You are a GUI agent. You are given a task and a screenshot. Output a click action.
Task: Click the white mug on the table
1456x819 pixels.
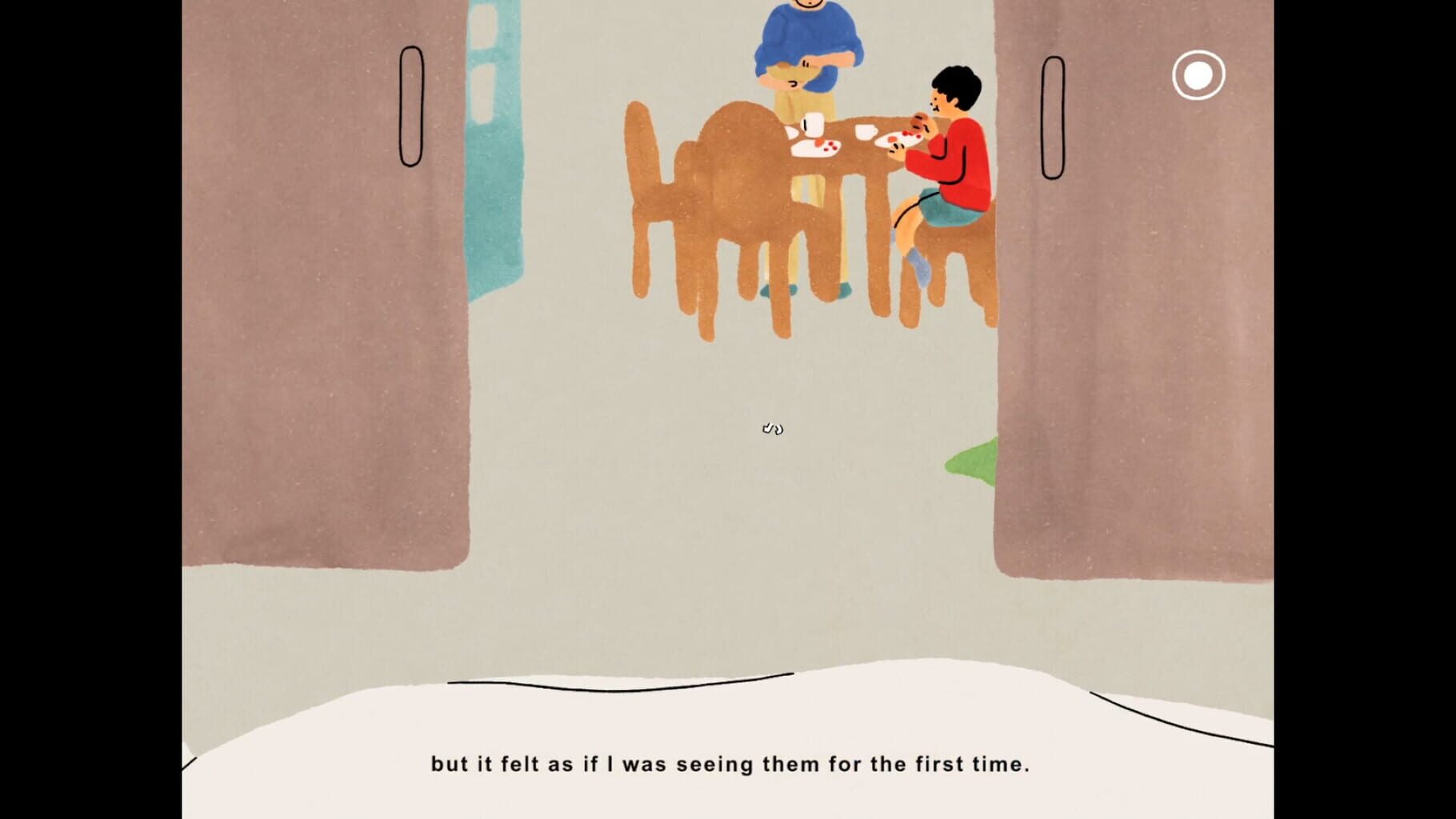(x=813, y=124)
